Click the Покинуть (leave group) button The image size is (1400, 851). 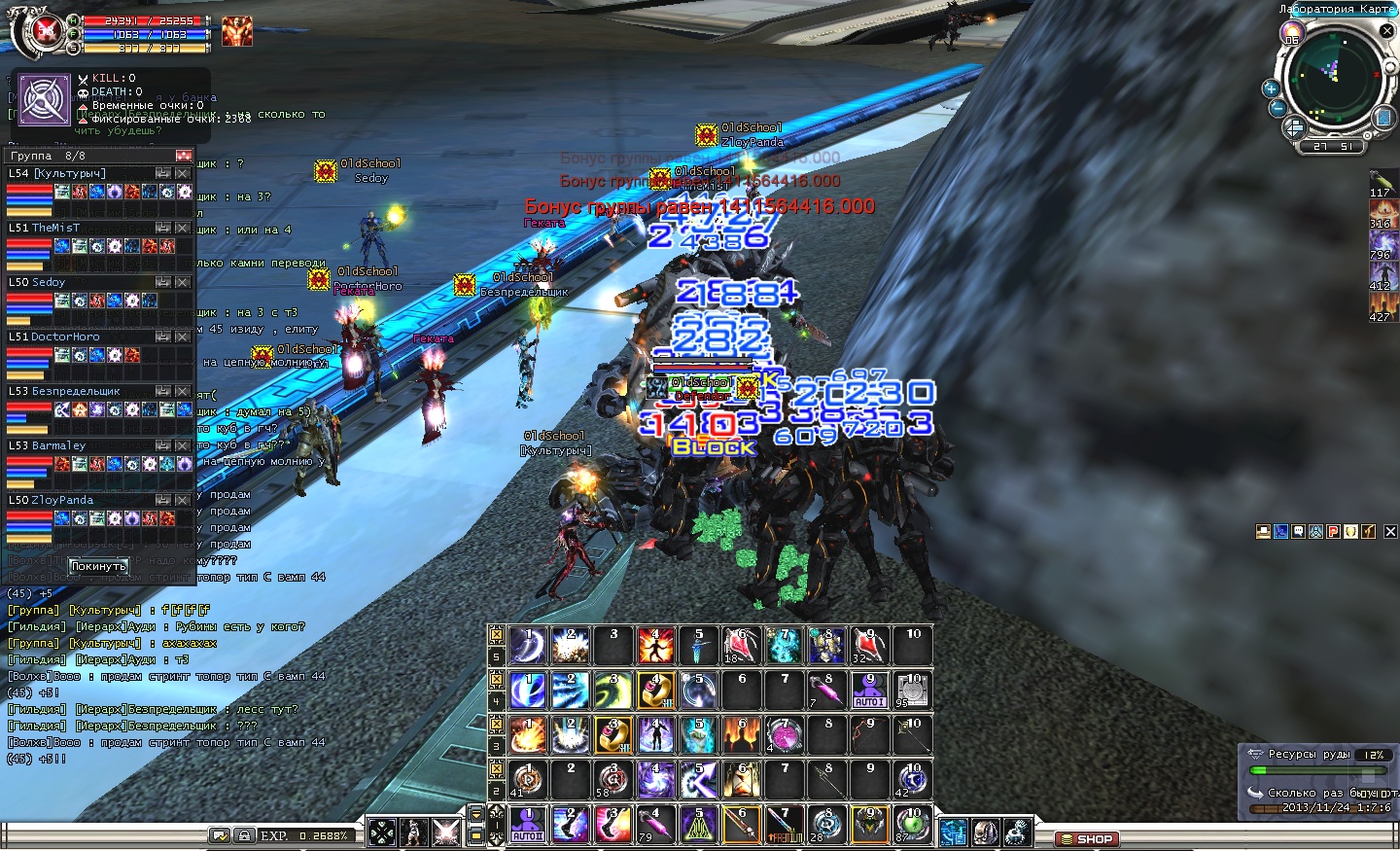tap(98, 566)
